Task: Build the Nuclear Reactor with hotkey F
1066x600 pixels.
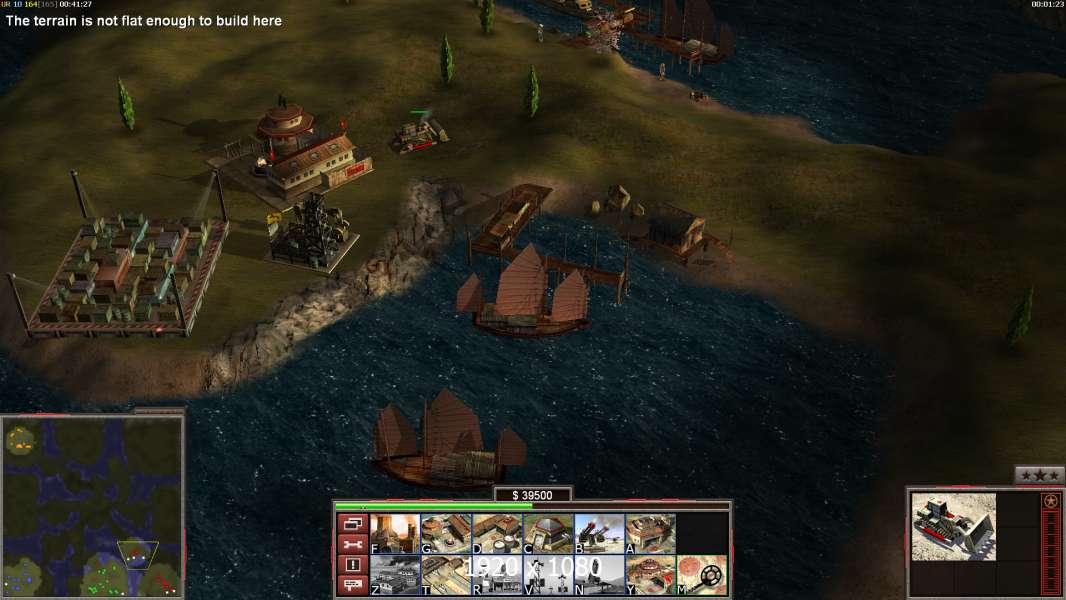Action: (395, 533)
